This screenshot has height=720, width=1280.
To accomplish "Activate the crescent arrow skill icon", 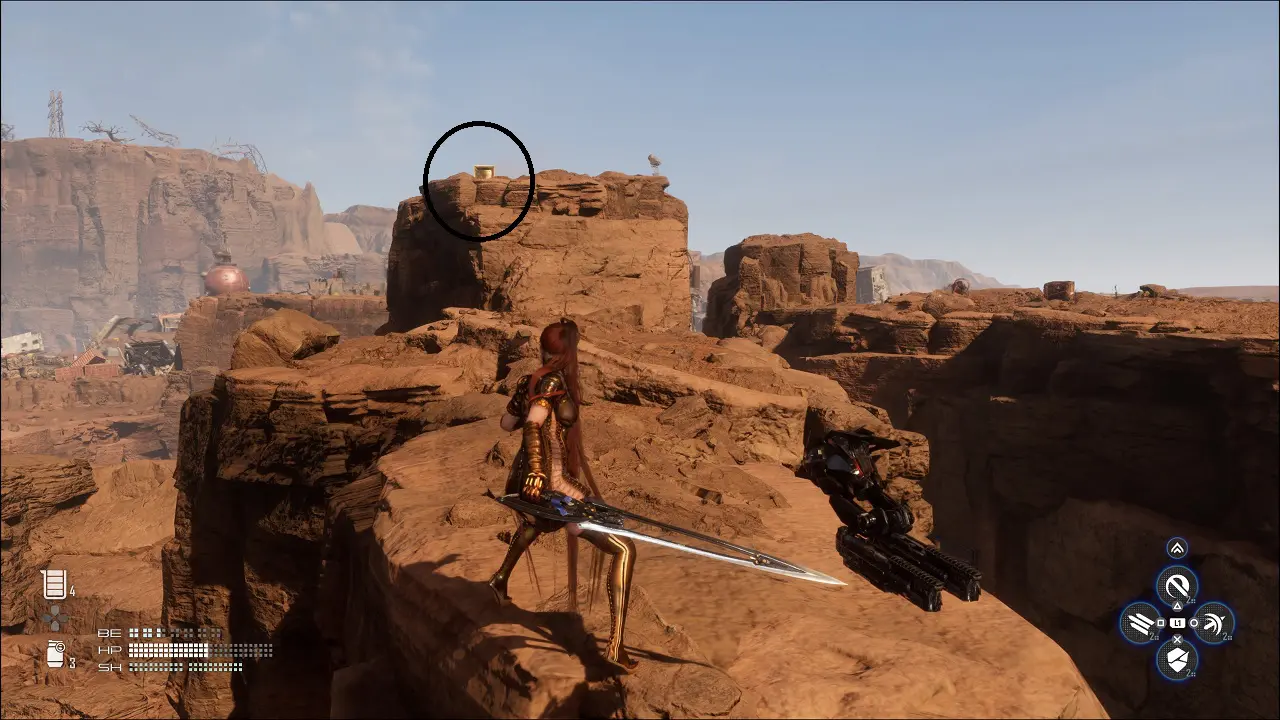I will 1213,623.
